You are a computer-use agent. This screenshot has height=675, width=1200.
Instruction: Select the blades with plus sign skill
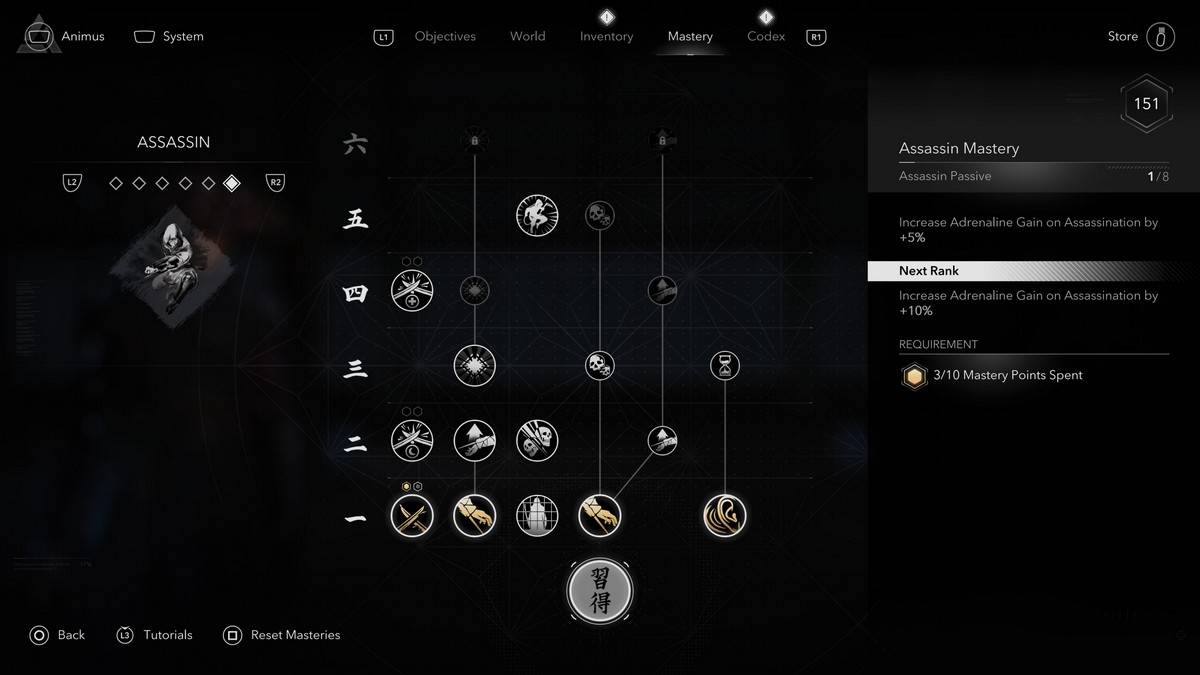[x=412, y=291]
